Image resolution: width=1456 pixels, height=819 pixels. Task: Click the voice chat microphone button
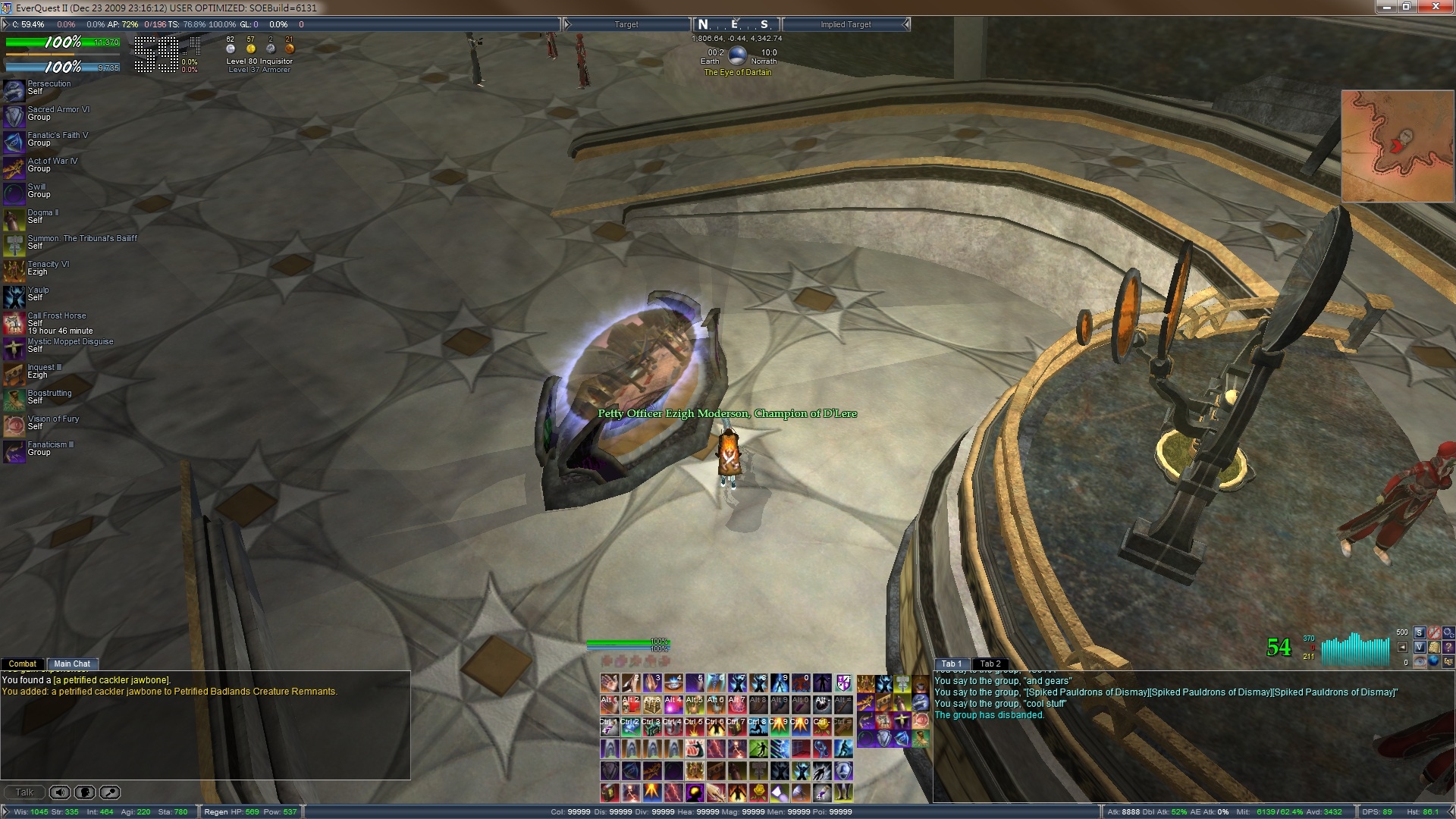tap(85, 792)
